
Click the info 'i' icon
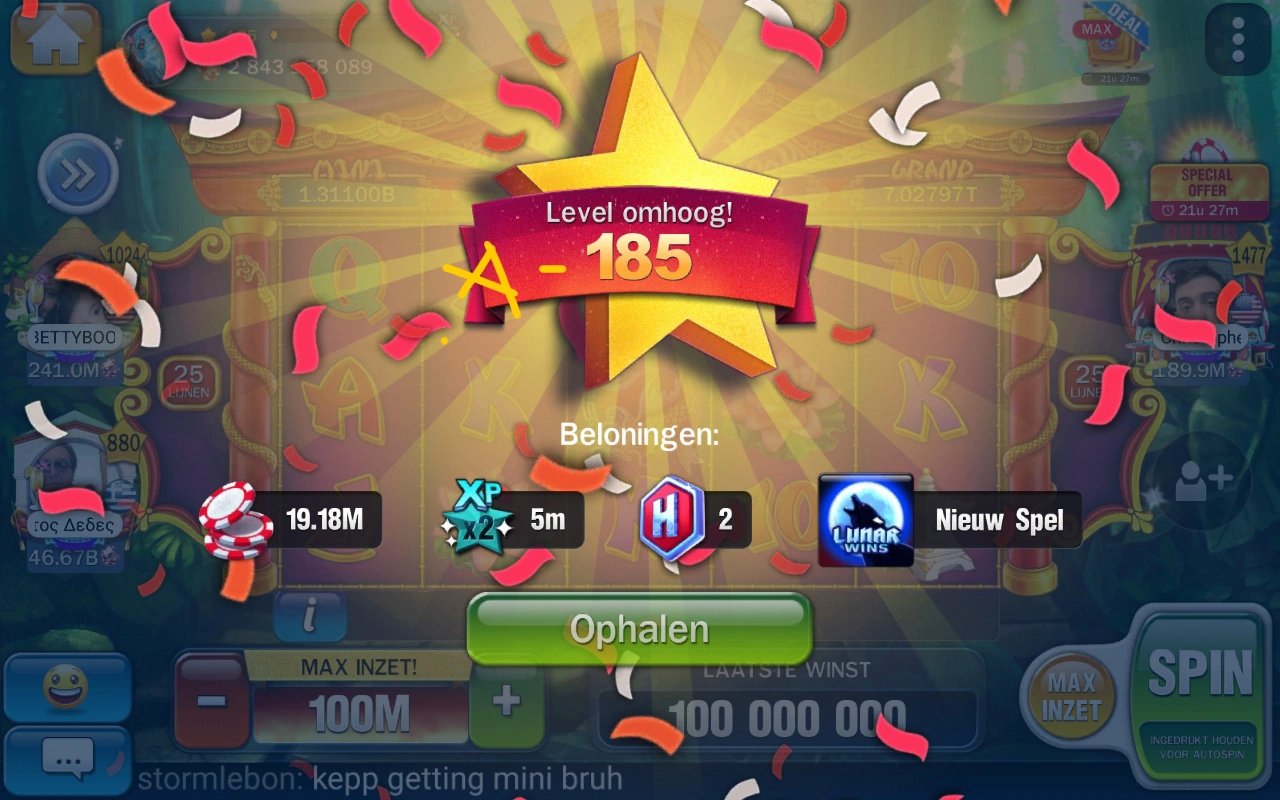pos(310,617)
